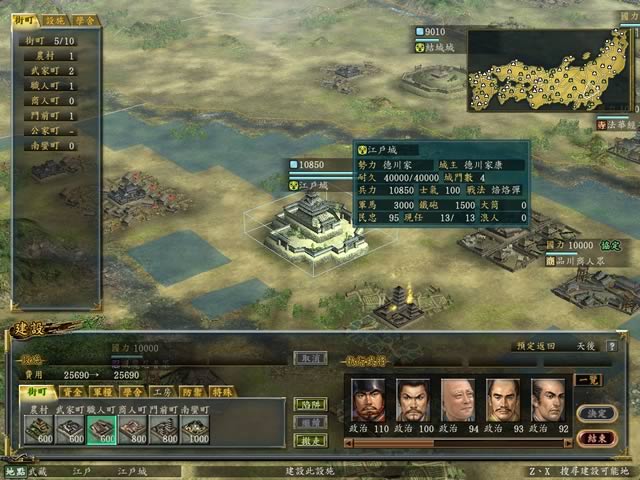This screenshot has height=480, width=640.
Task: Open the 工房 build category tab
Action: coord(163,393)
